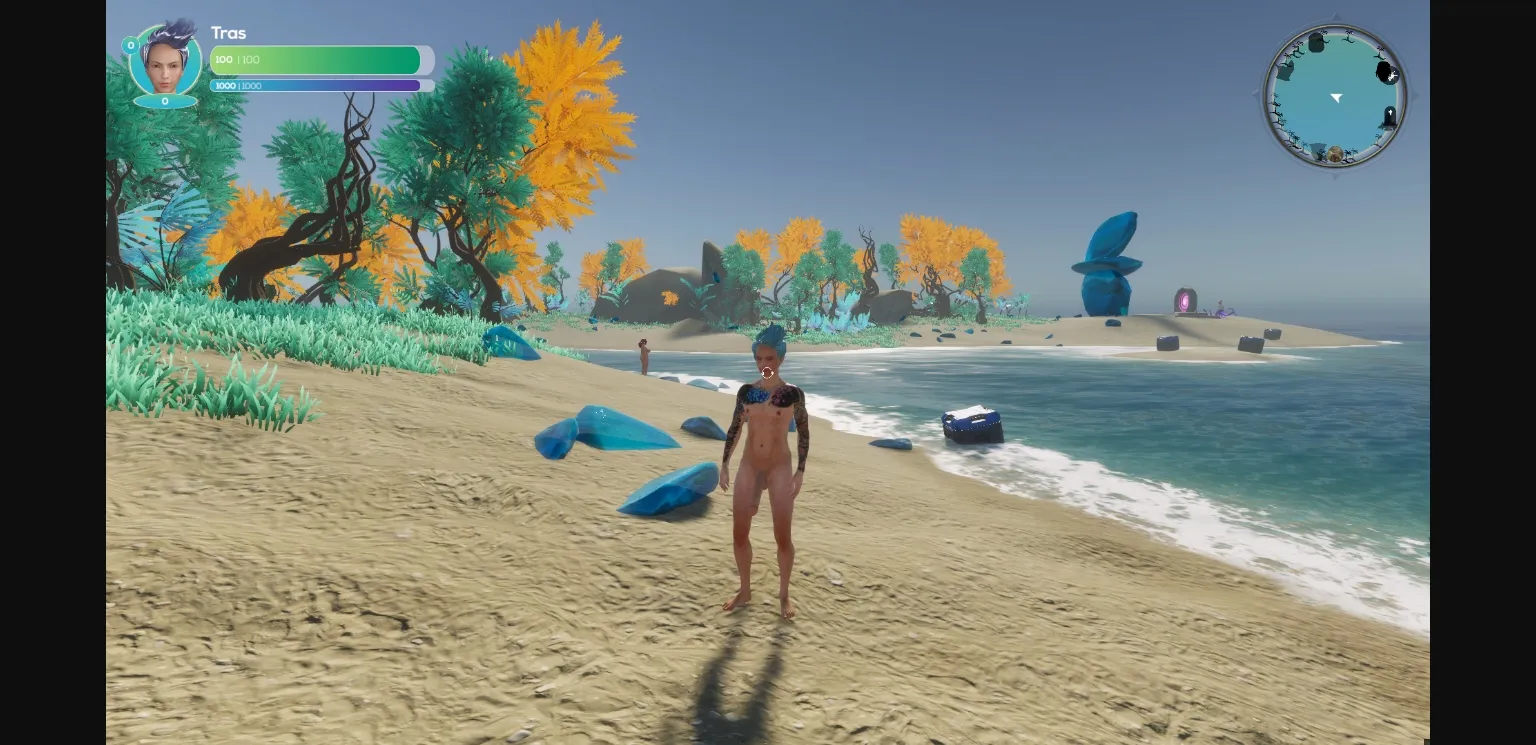This screenshot has width=1536, height=745.
Task: Click the red crosshair reticle on the character
Action: [x=767, y=374]
